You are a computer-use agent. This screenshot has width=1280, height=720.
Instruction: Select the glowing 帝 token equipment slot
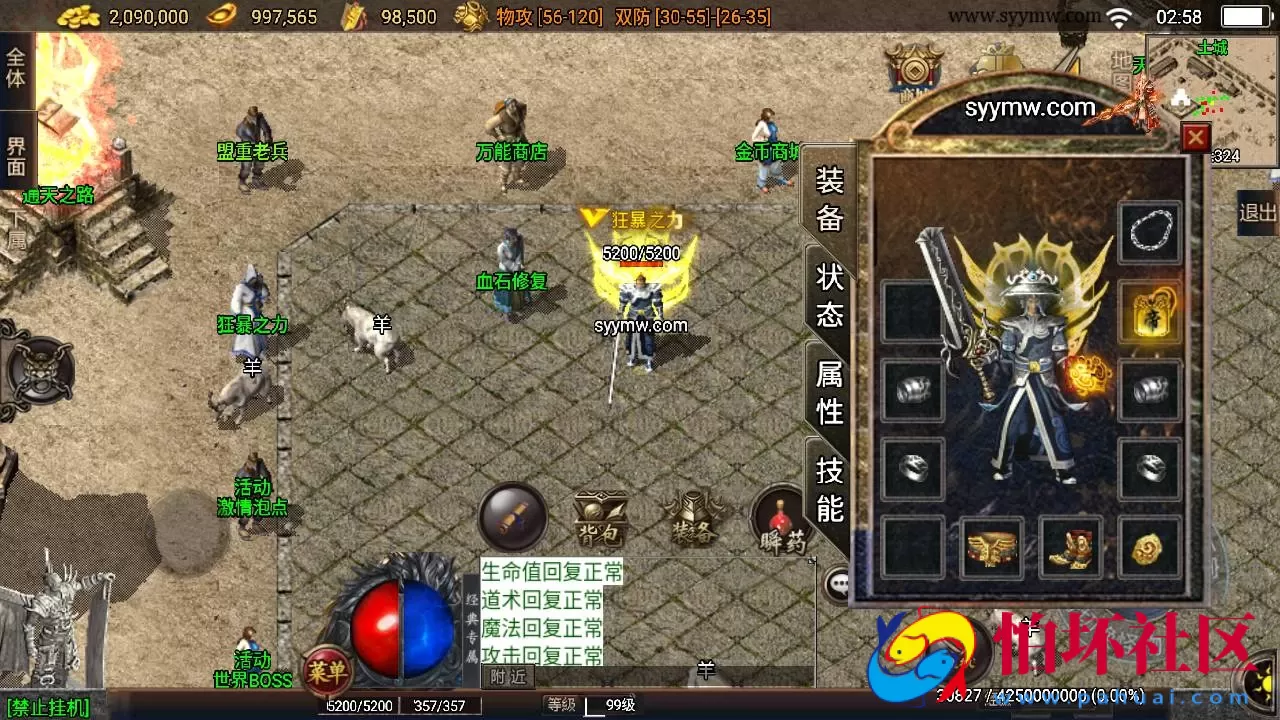(1150, 310)
